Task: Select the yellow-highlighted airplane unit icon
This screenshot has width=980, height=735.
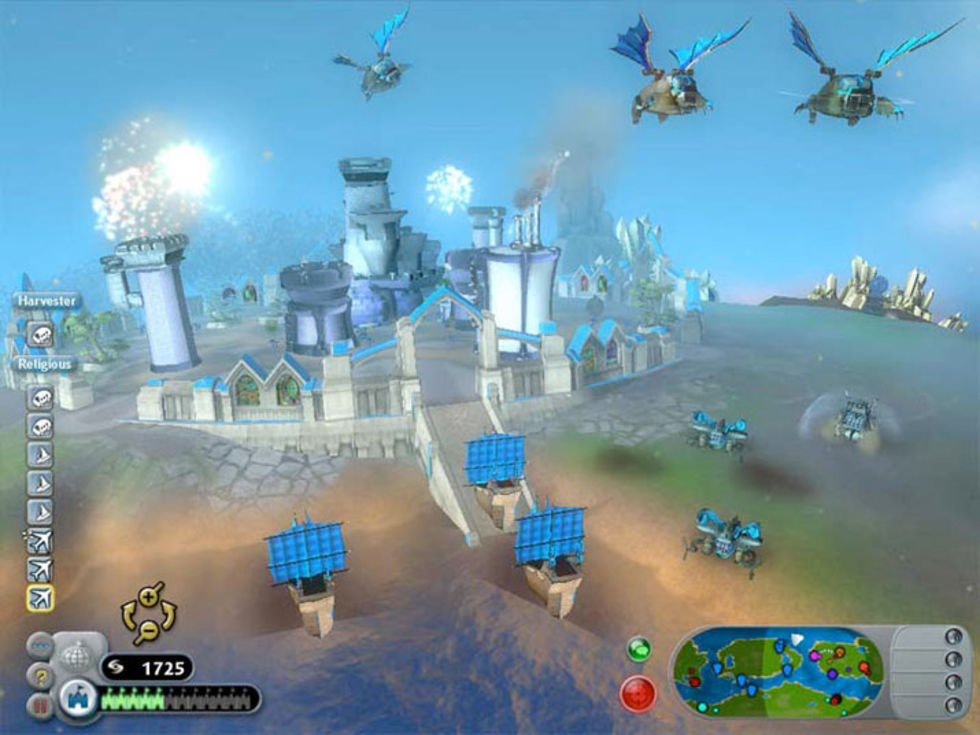Action: coord(41,598)
